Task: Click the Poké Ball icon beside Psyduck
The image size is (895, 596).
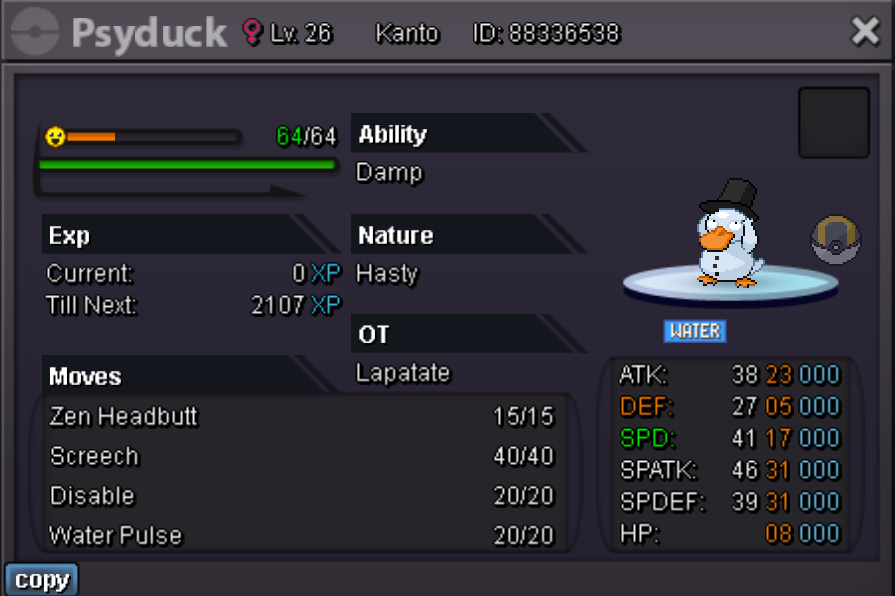Action: (x=834, y=241)
